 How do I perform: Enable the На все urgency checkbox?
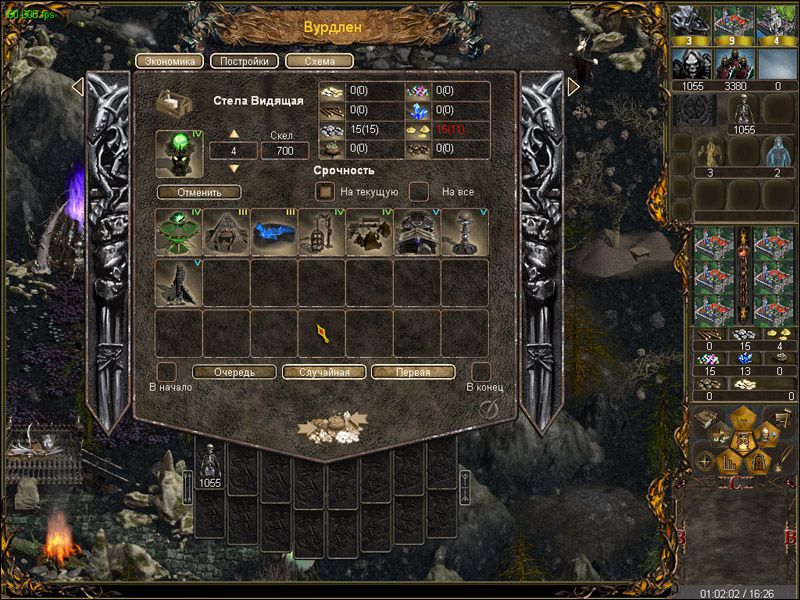(x=420, y=191)
